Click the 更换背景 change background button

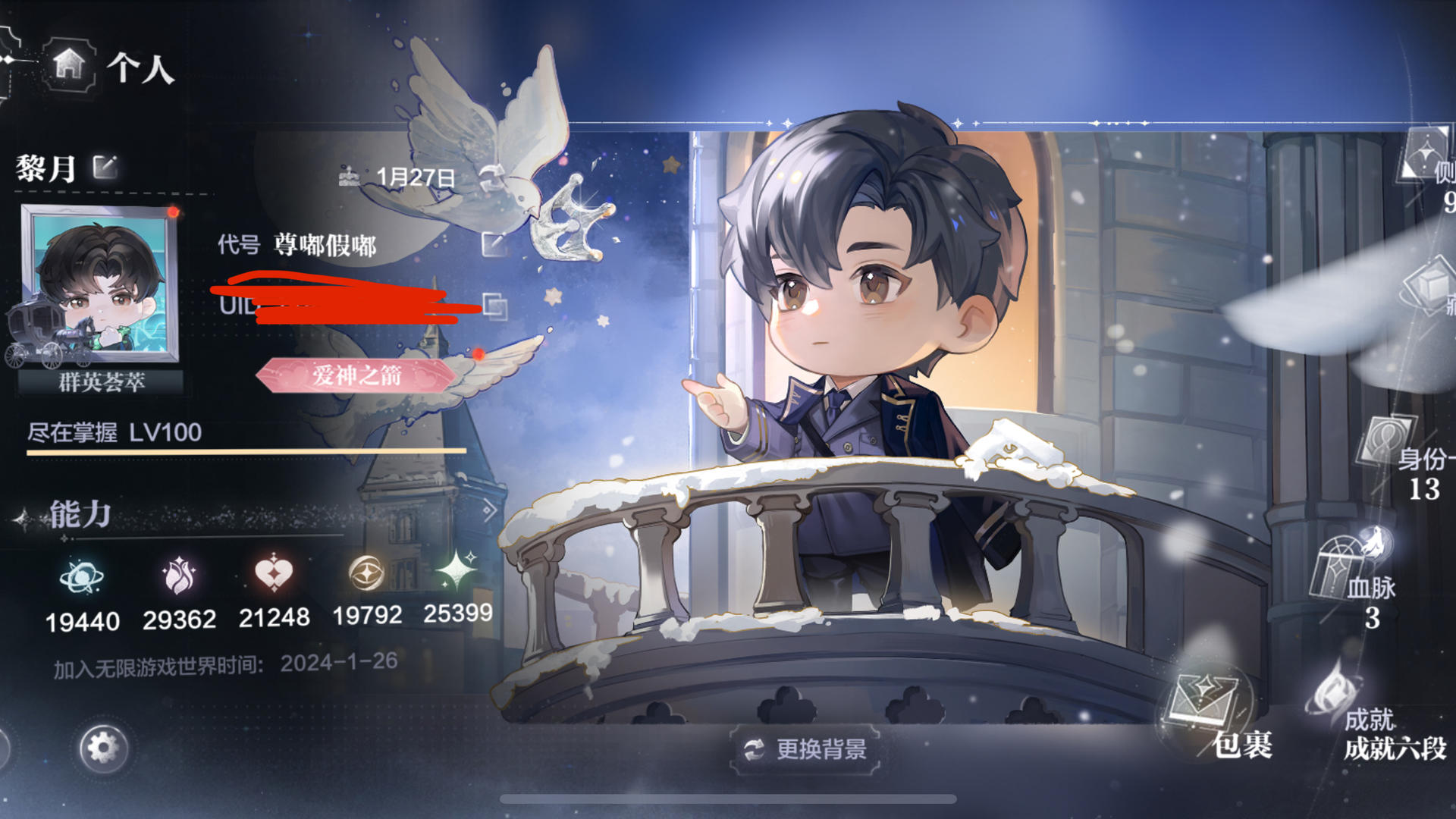click(x=805, y=749)
